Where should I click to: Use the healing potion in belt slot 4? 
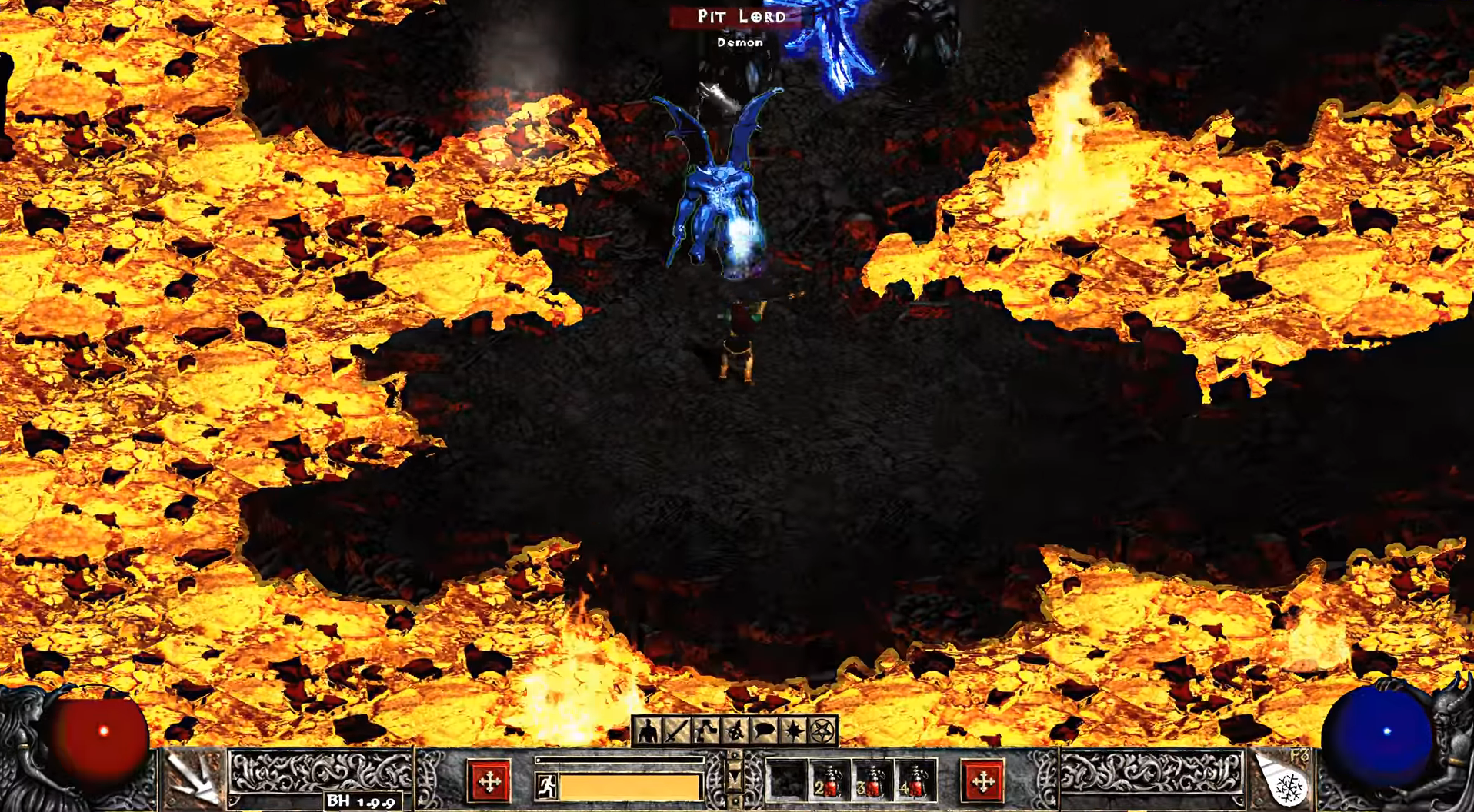(x=914, y=782)
